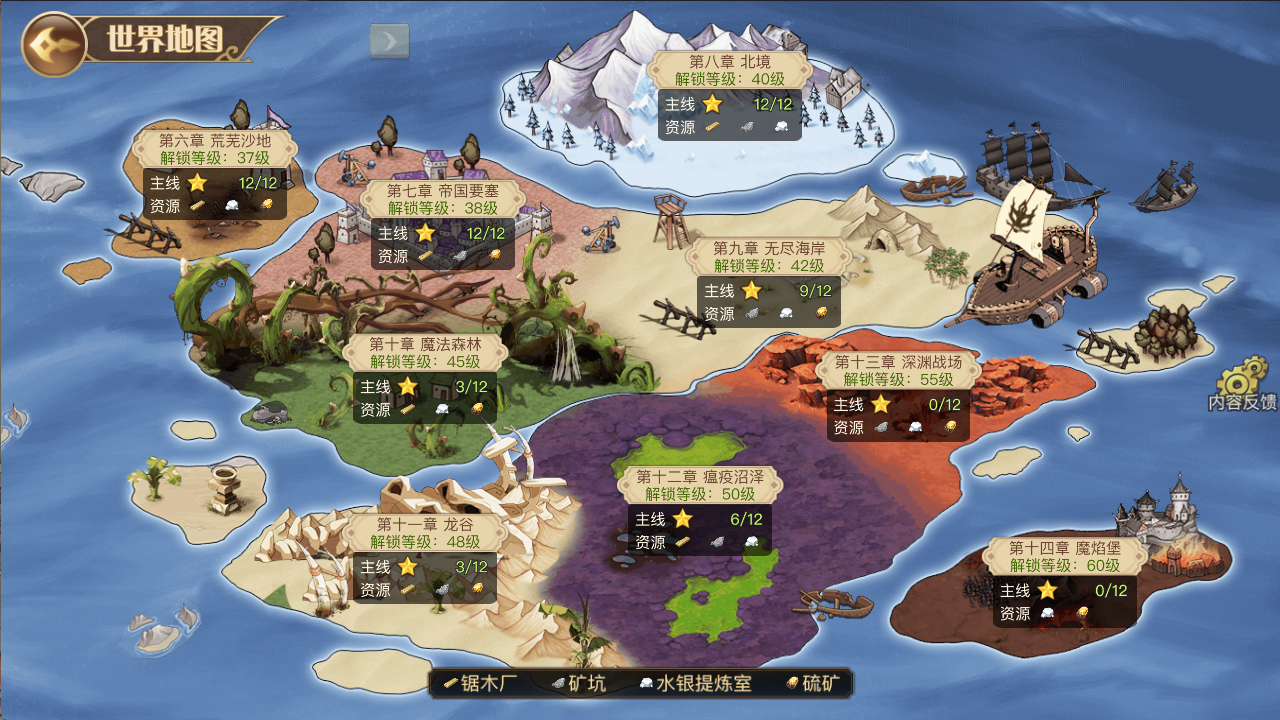Click the 锯木厂 sawmill icon in bottom legend
Viewport: 1280px width, 720px height.
pos(449,685)
